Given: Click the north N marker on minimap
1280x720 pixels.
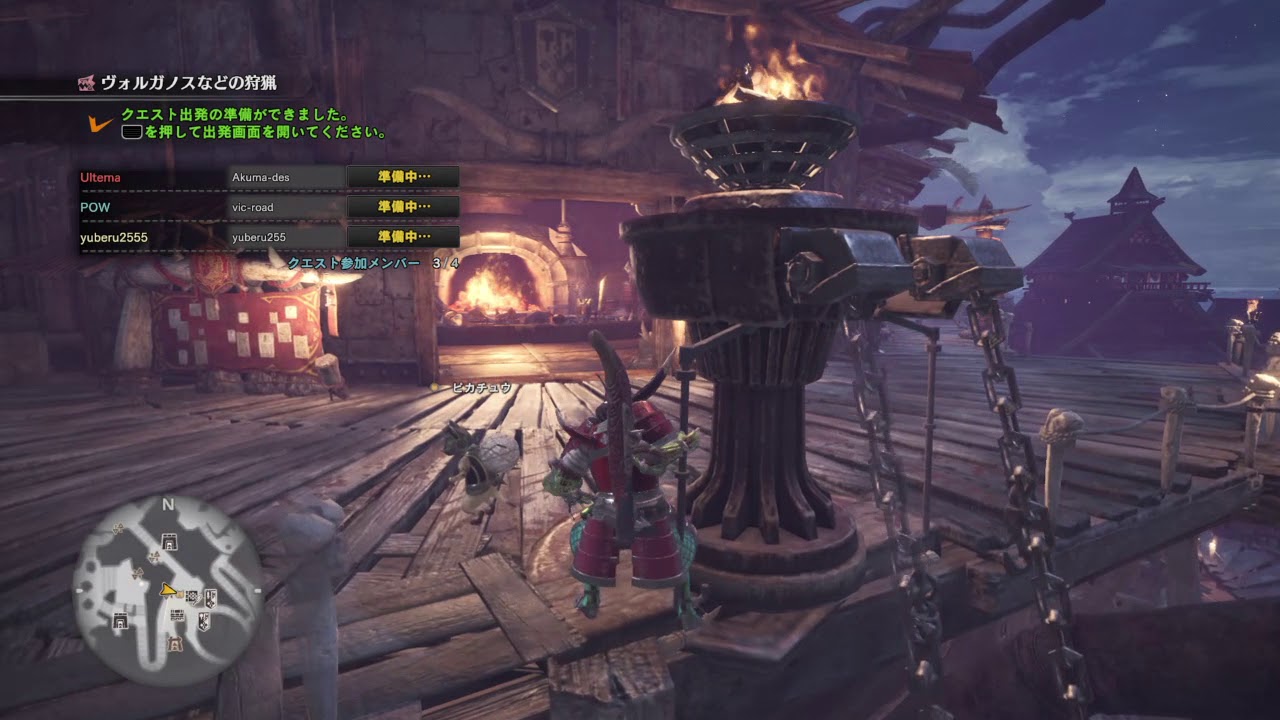Looking at the screenshot, I should tap(168, 505).
